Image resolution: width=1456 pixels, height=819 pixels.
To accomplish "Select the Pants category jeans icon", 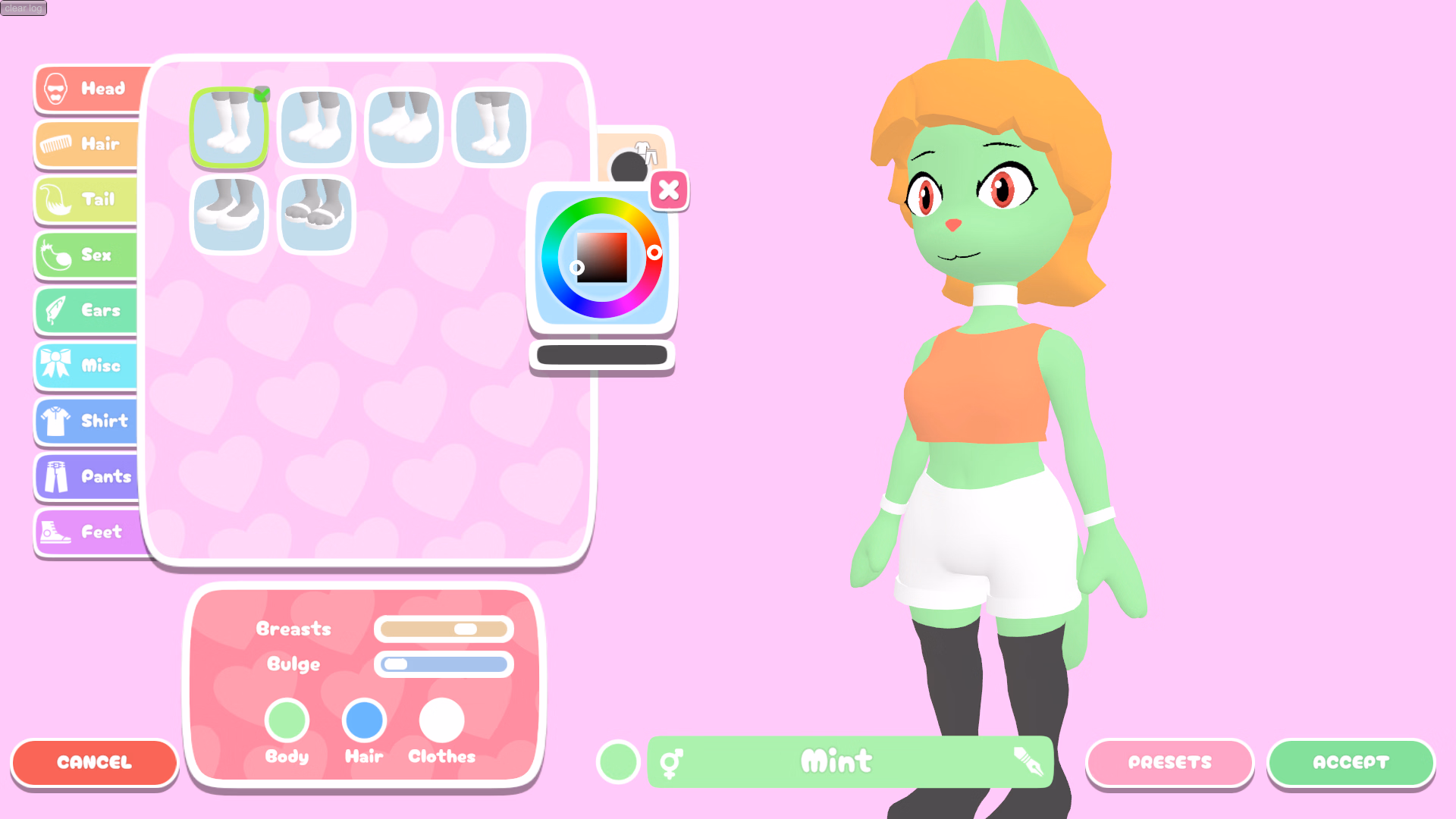I will coord(55,477).
